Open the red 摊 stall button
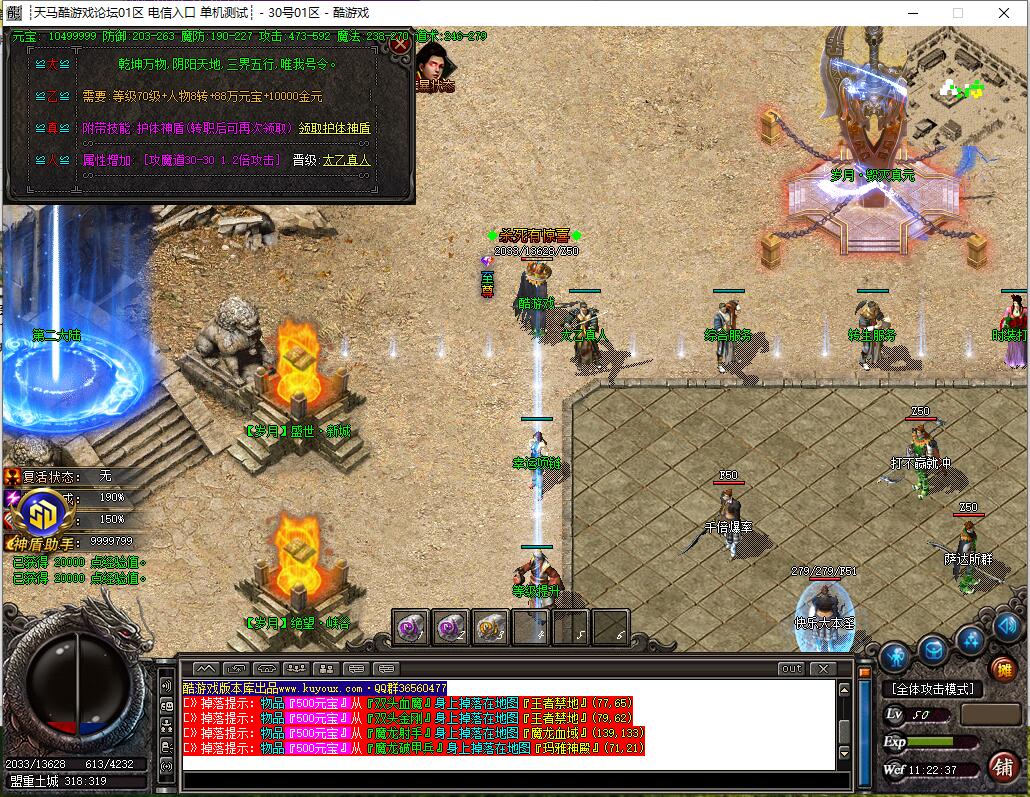 1003,669
